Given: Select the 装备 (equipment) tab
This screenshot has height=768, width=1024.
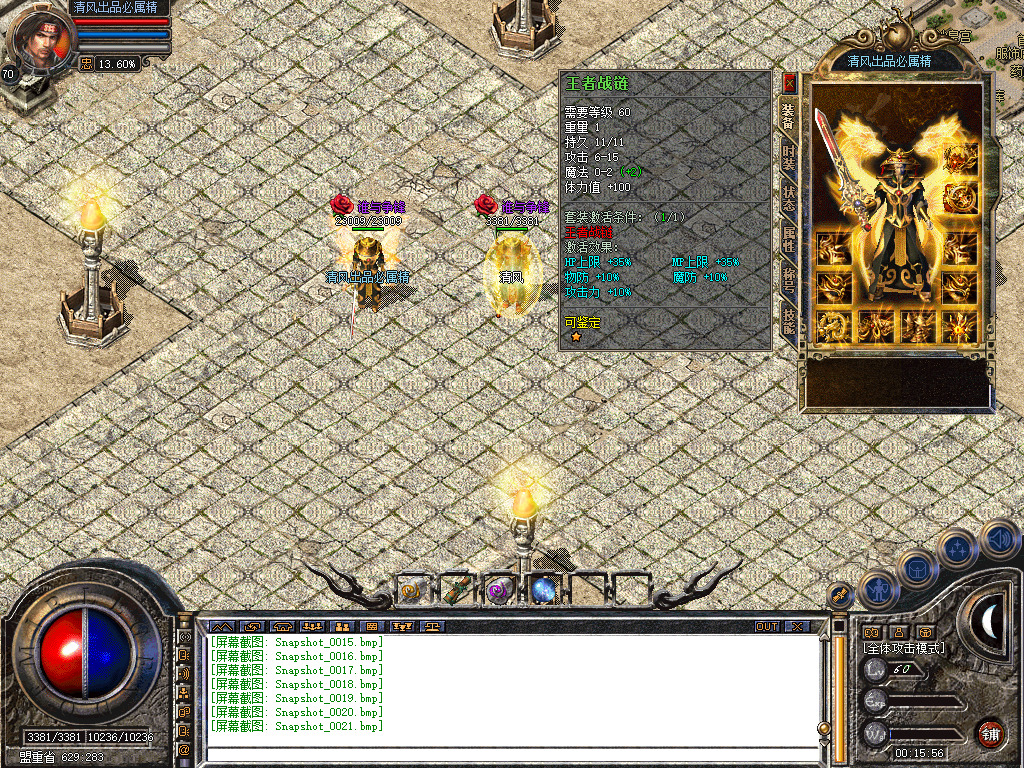Looking at the screenshot, I should click(x=789, y=118).
